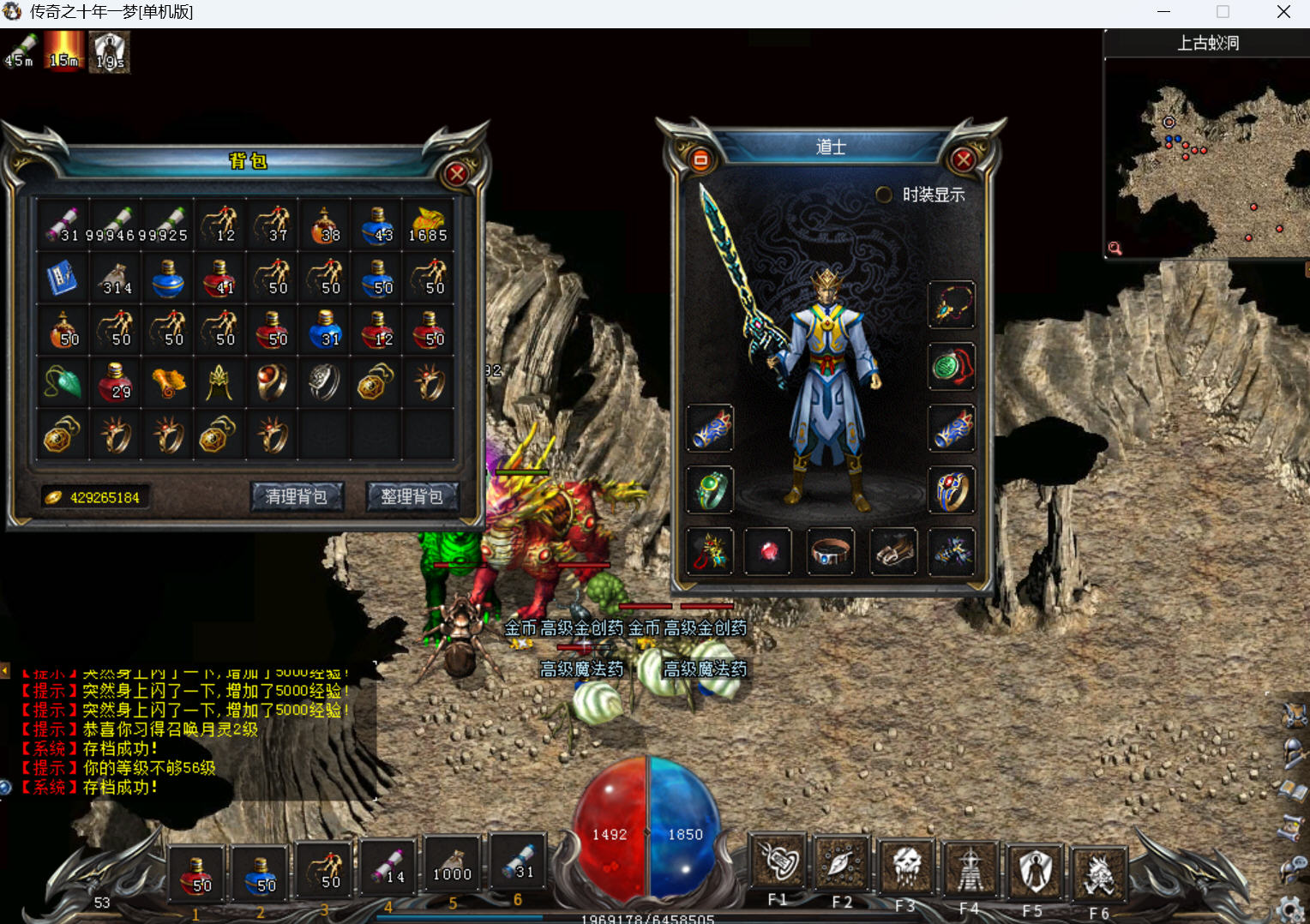Close the game window
Viewport: 1310px width, 924px height.
point(1283,12)
